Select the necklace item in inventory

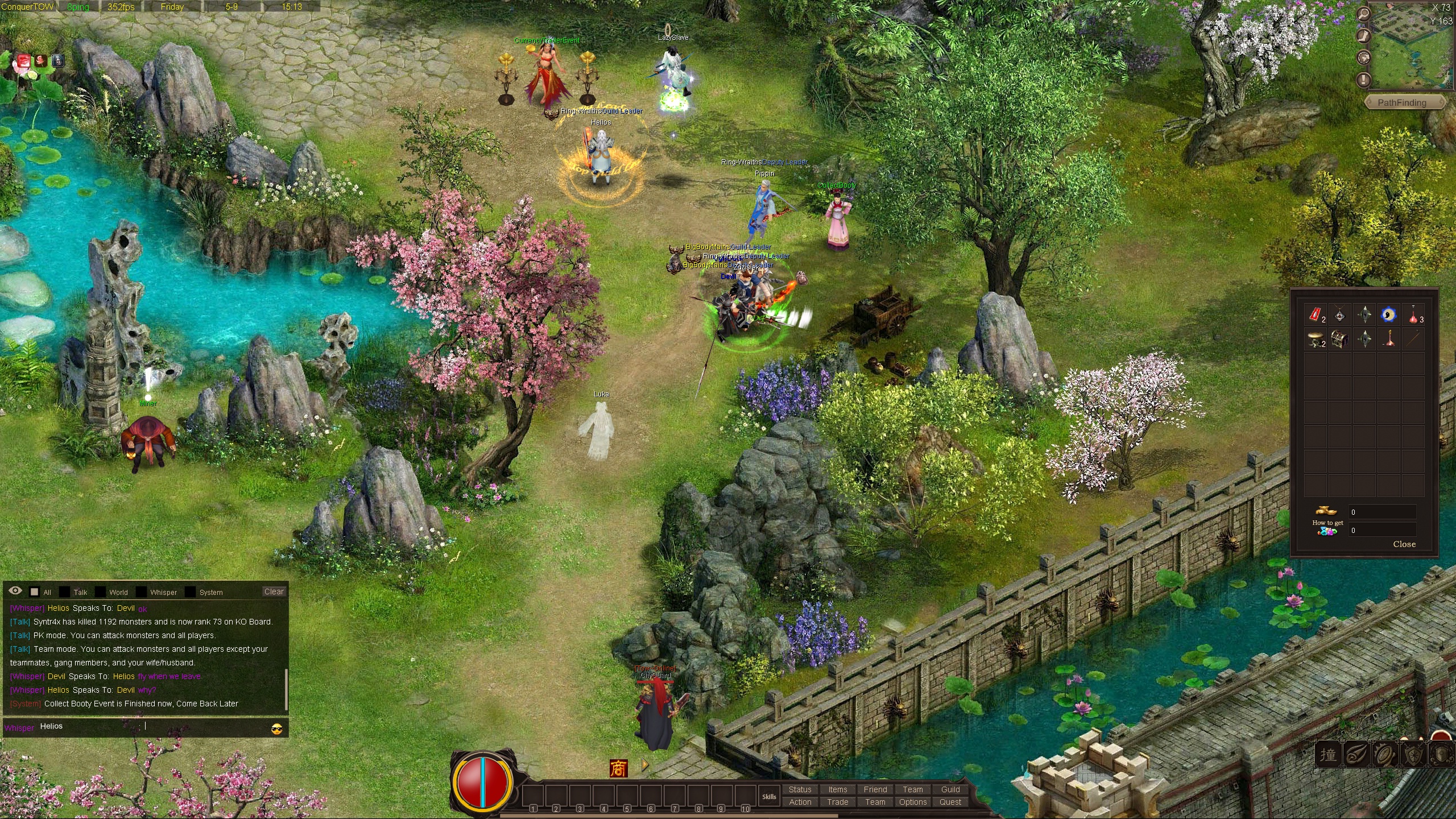[x=1339, y=315]
